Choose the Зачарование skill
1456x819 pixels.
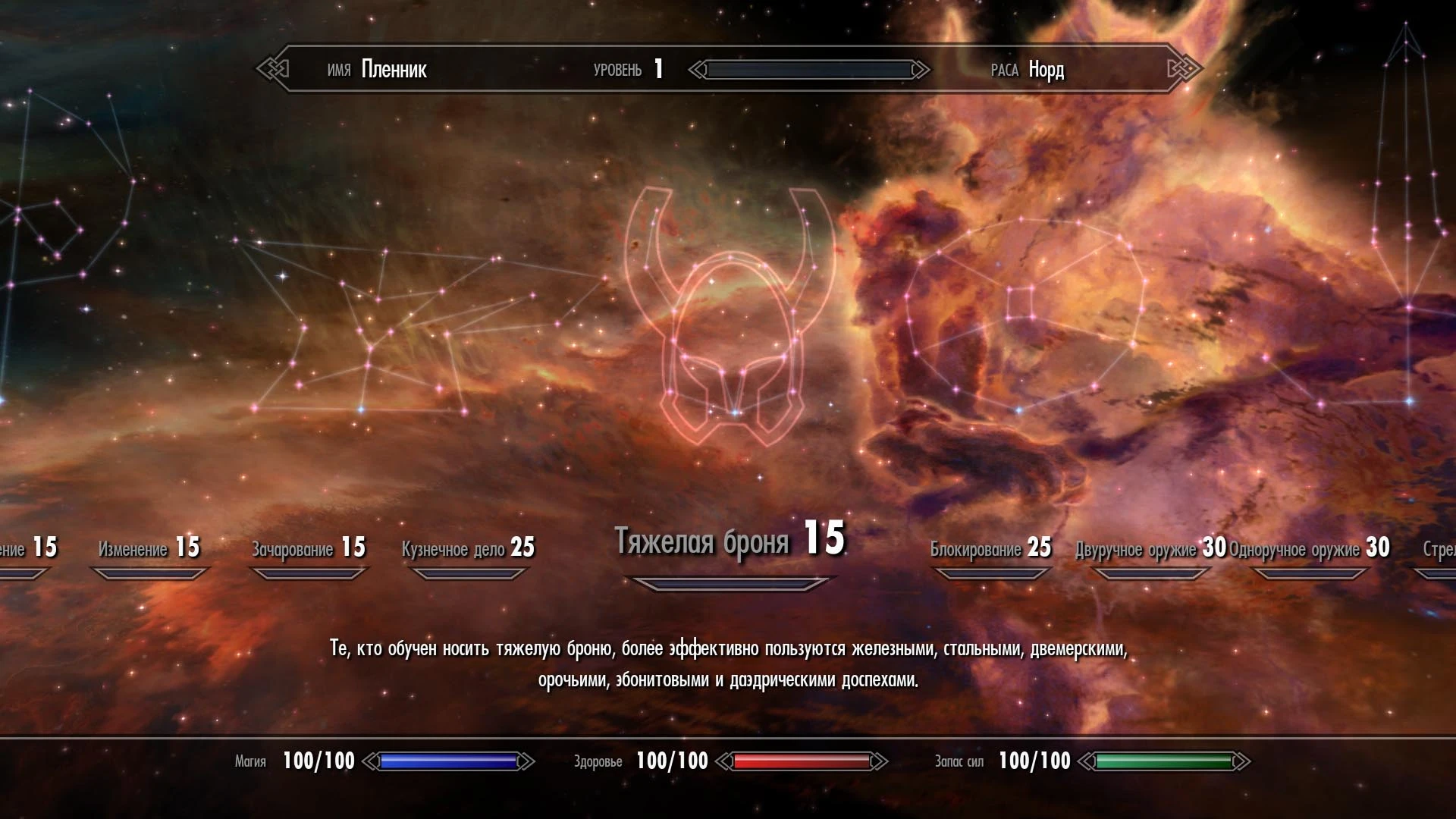[309, 548]
